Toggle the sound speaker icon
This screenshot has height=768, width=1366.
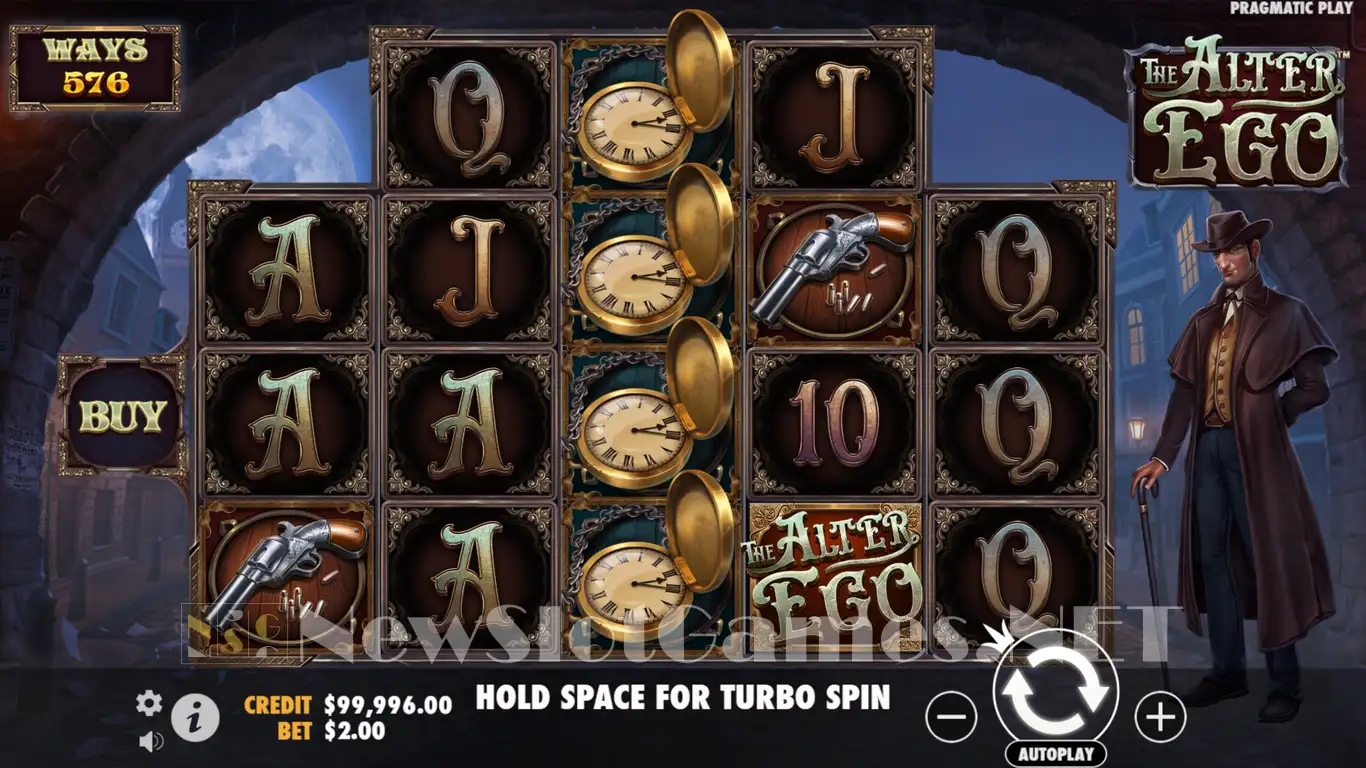tap(151, 741)
